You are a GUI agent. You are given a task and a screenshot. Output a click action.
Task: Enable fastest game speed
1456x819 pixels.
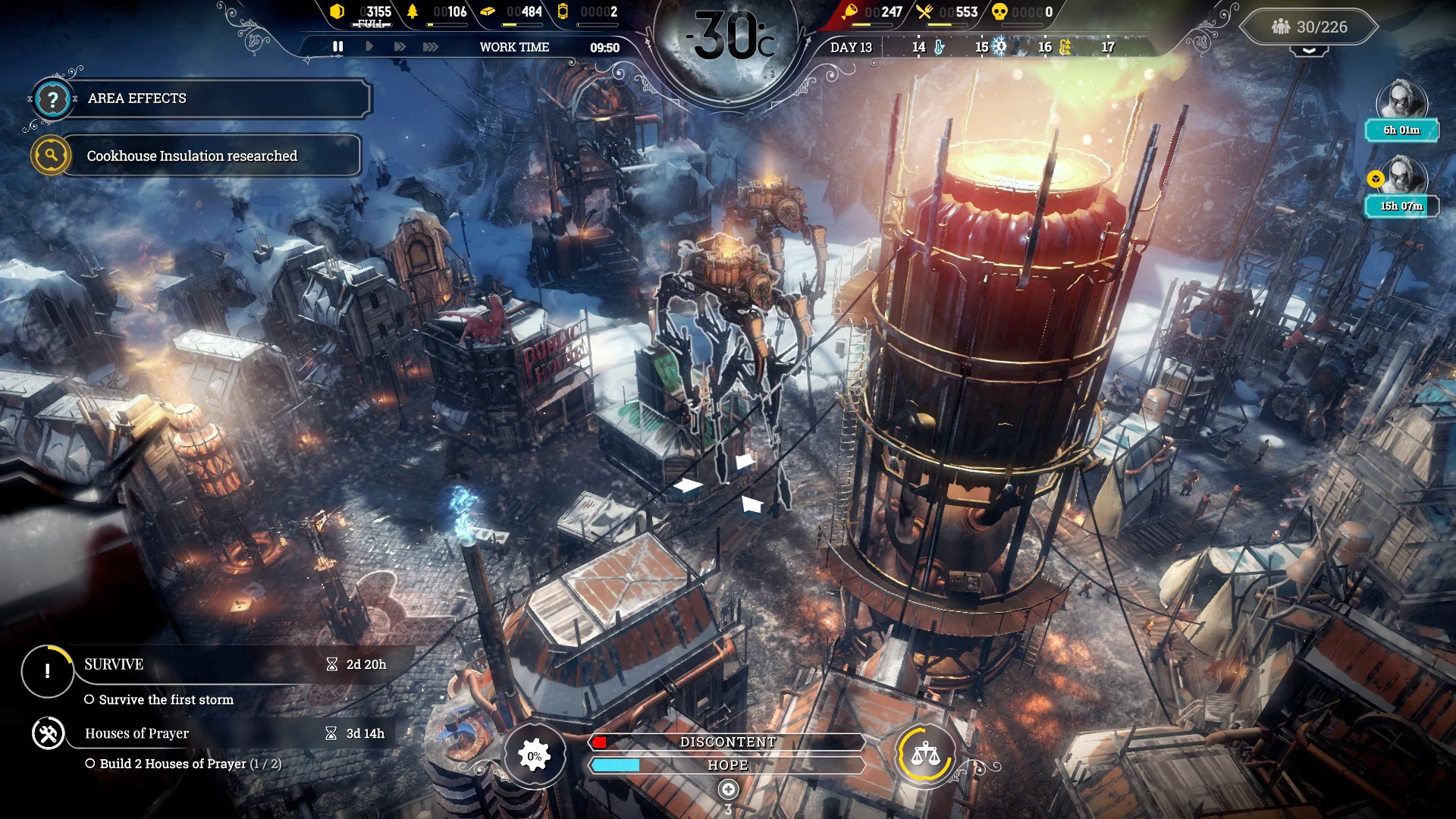431,46
